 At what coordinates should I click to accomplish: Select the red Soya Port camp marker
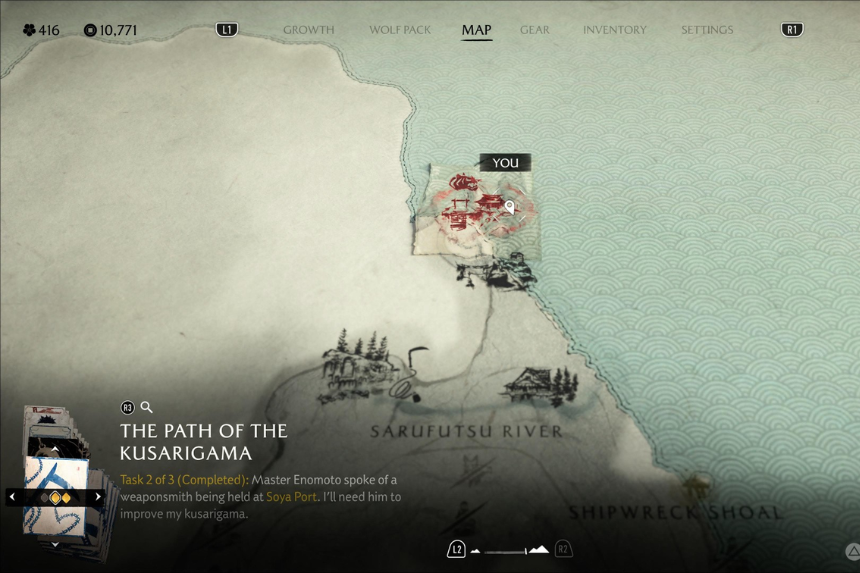(472, 203)
